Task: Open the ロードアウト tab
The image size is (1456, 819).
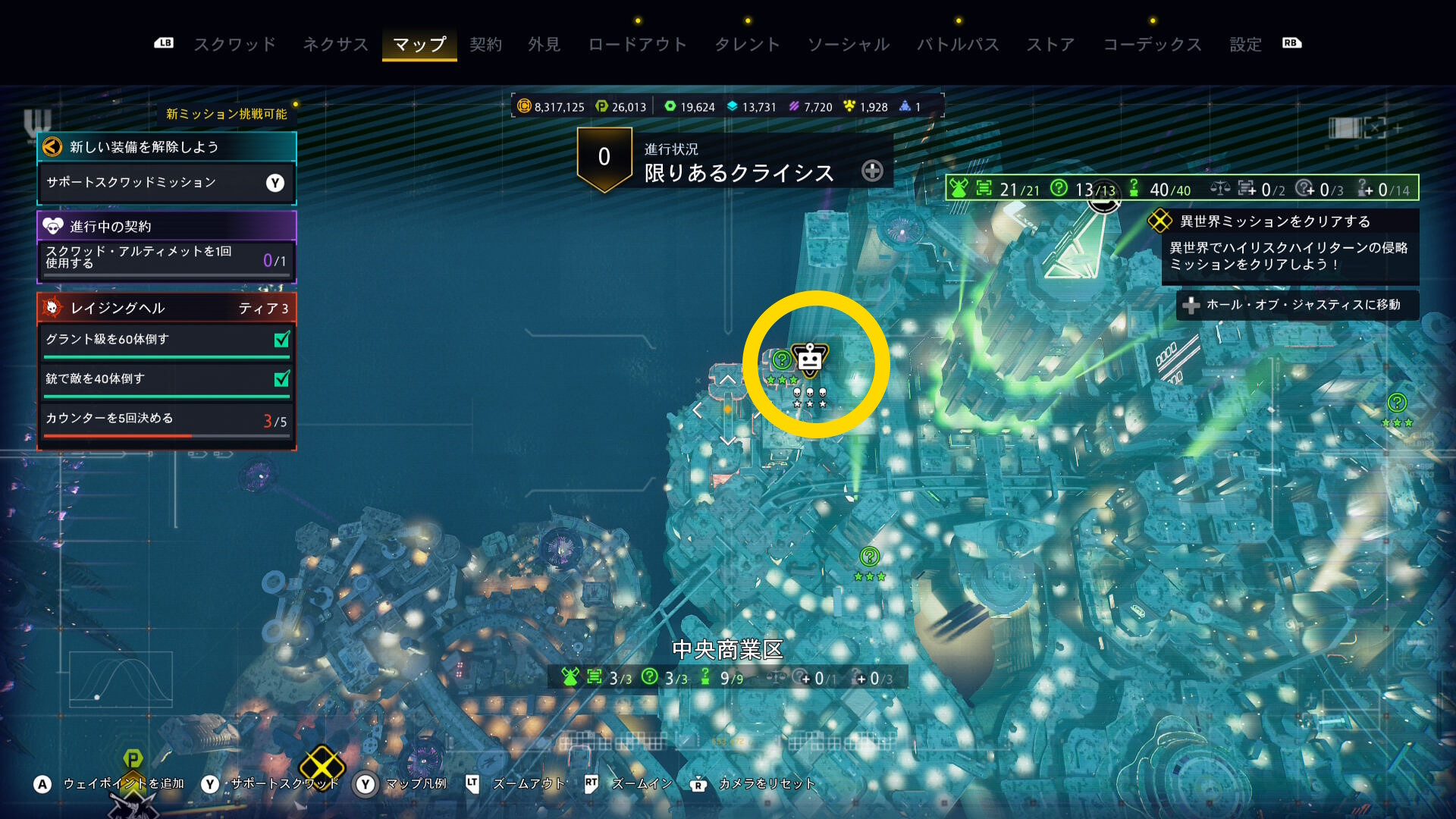Action: [637, 44]
